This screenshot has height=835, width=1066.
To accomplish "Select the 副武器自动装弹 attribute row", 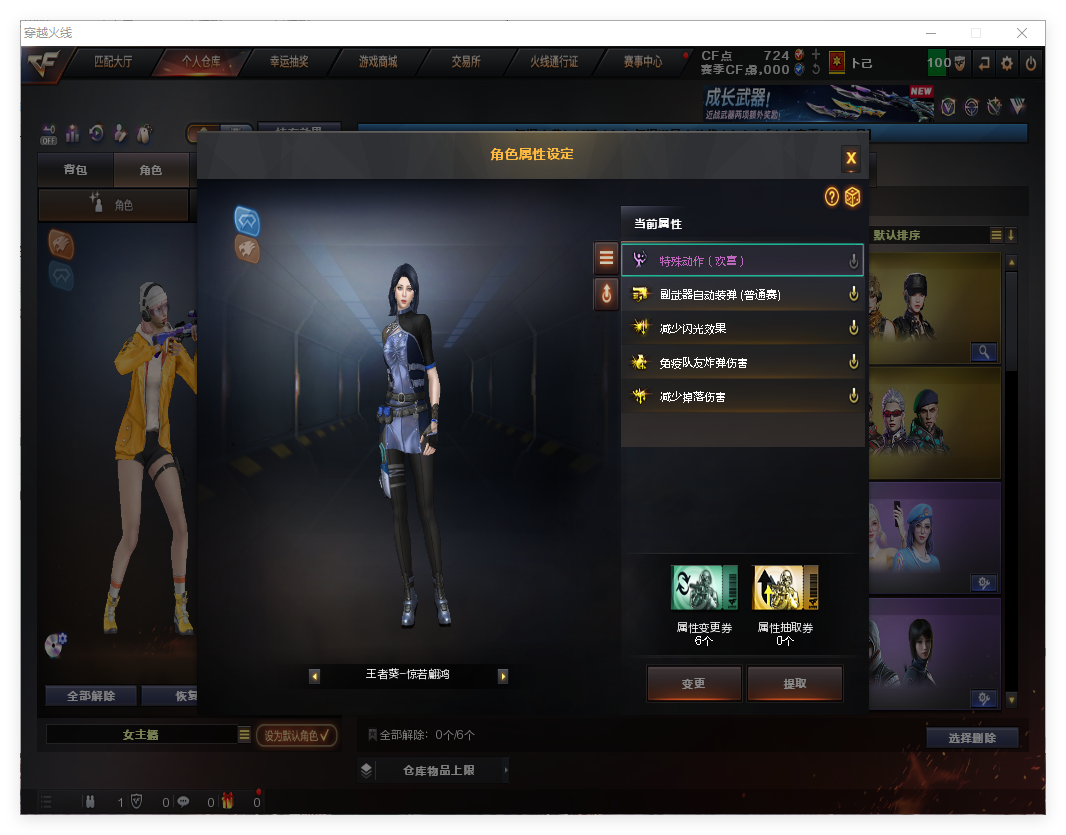I will 742,295.
